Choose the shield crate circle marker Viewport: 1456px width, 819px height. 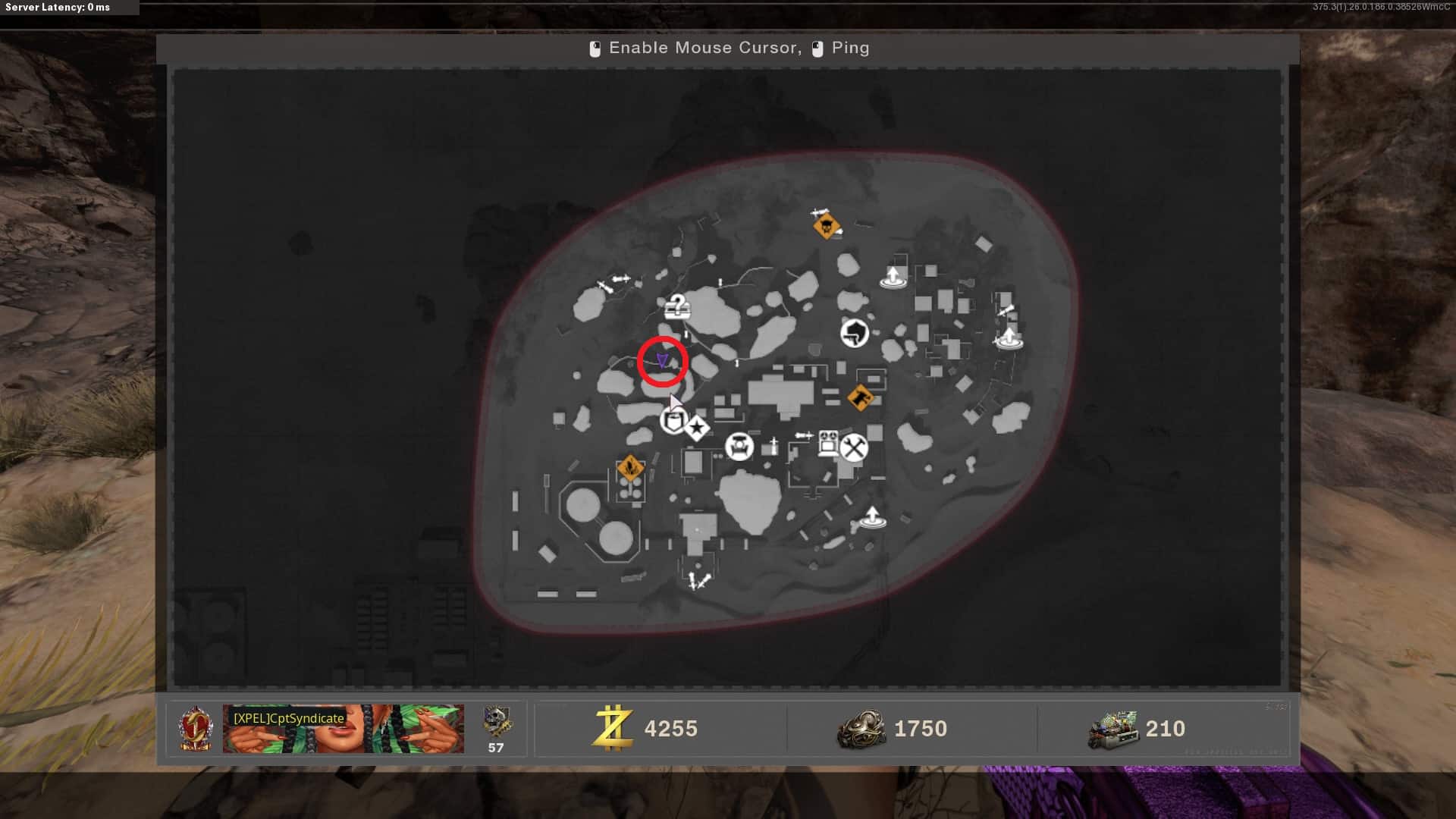(673, 420)
